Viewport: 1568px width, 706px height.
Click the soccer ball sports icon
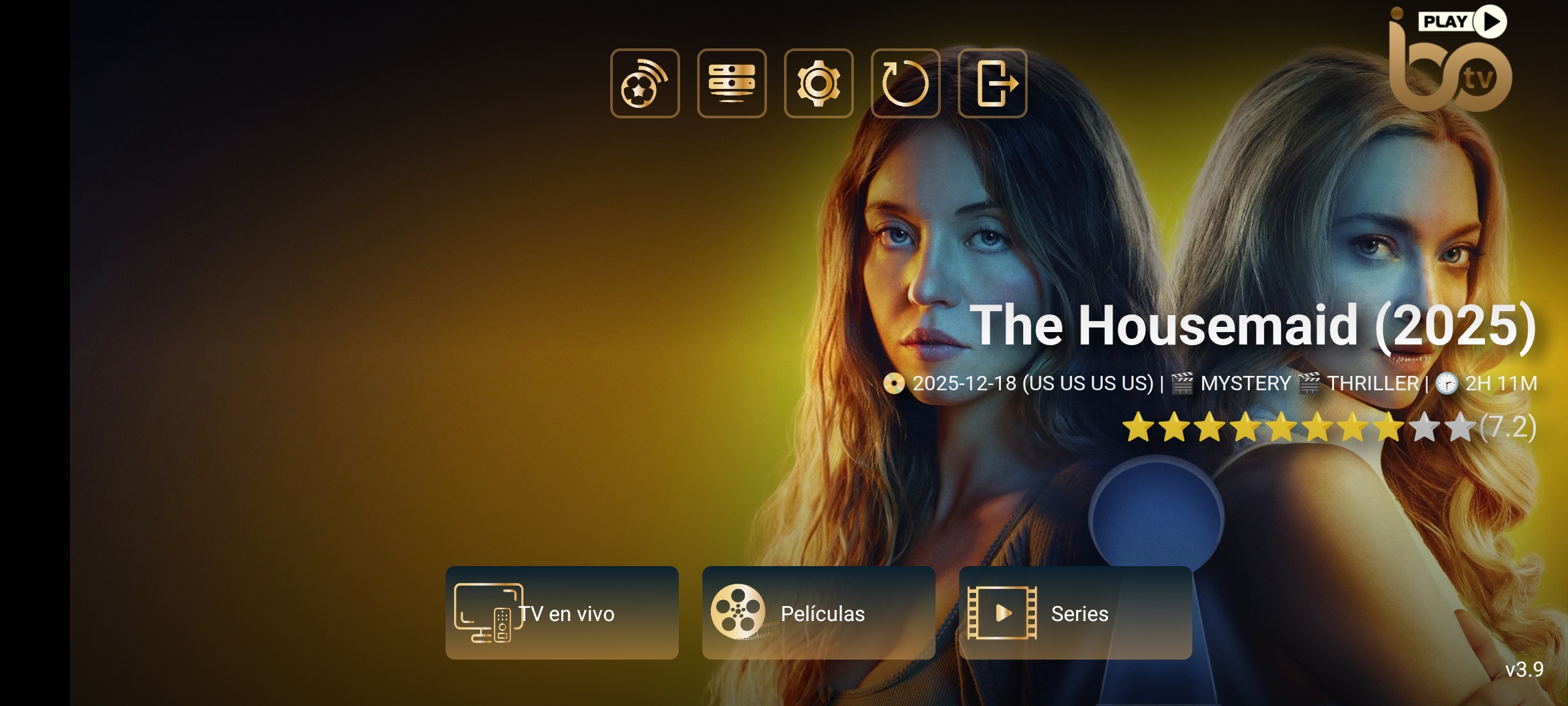[x=645, y=83]
